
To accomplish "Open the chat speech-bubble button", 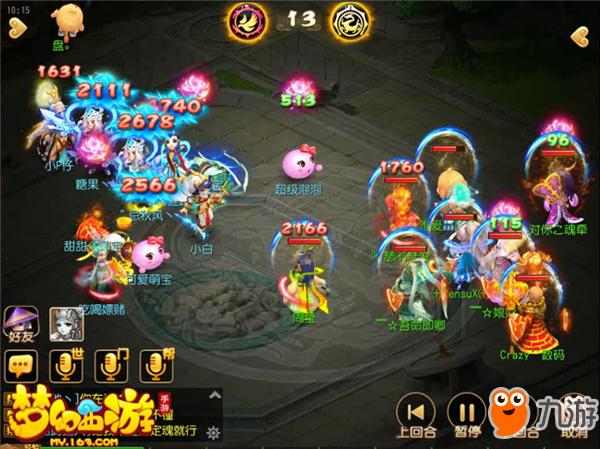I will (20, 366).
